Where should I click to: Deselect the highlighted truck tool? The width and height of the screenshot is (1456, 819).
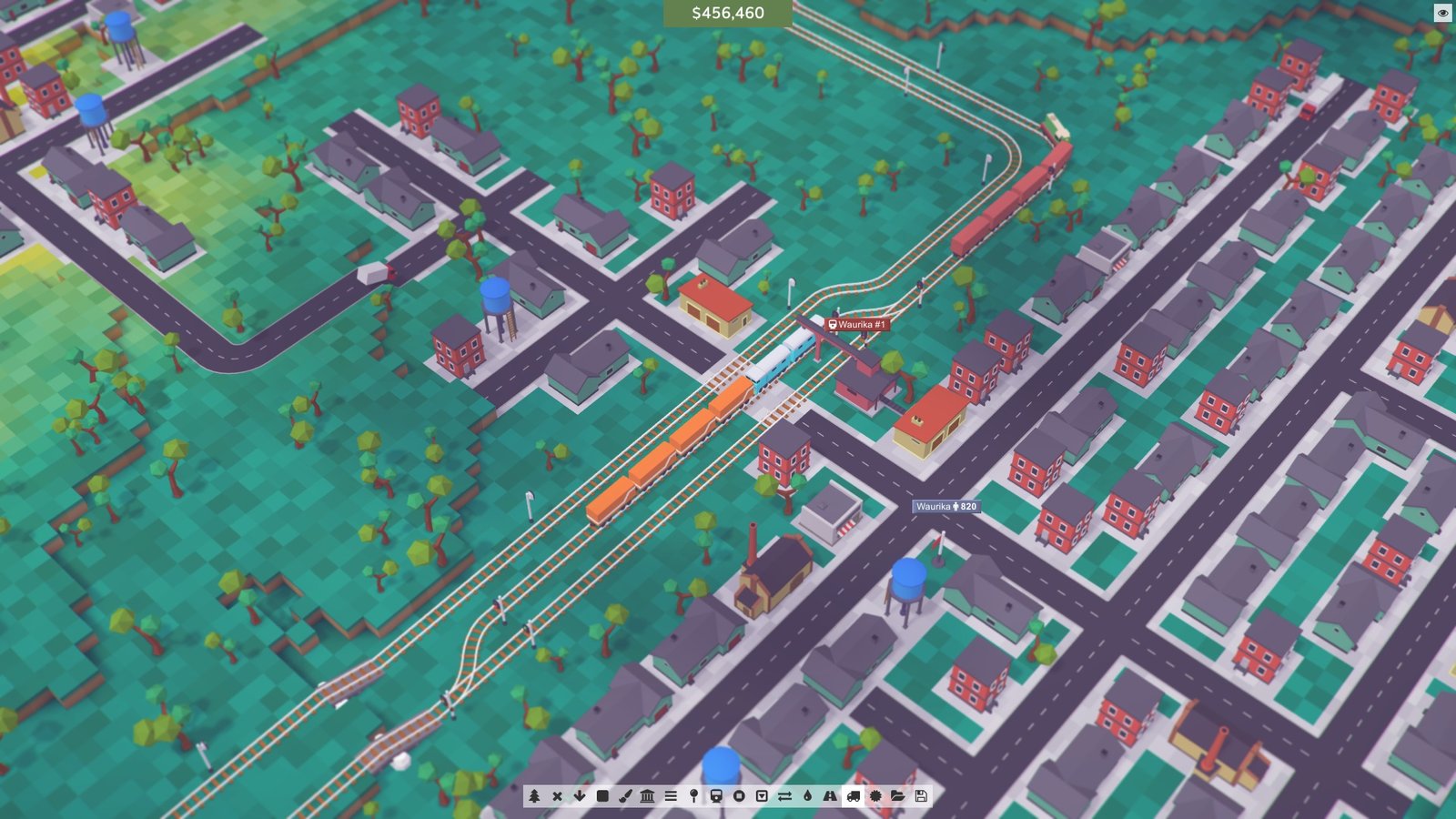[x=854, y=794]
